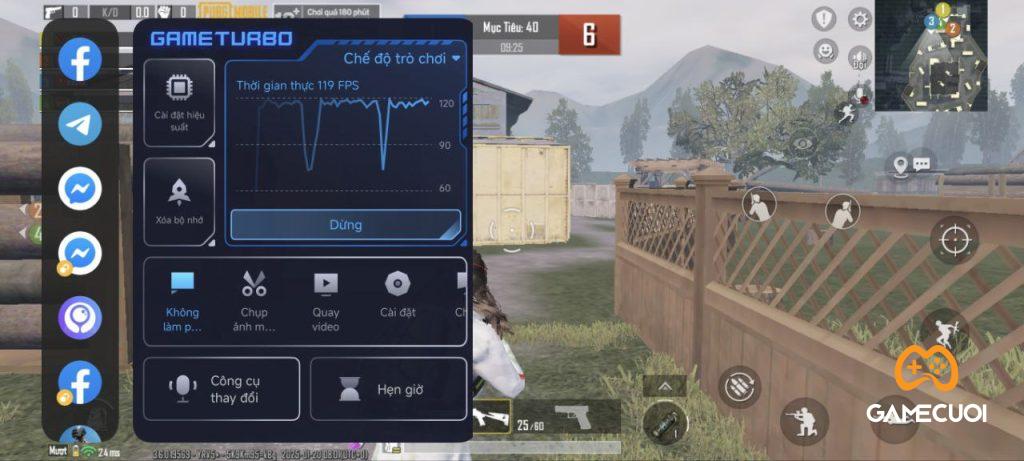Select the pistol weapon slot
Image resolution: width=1024 pixels, height=461 pixels.
pyautogui.click(x=571, y=415)
